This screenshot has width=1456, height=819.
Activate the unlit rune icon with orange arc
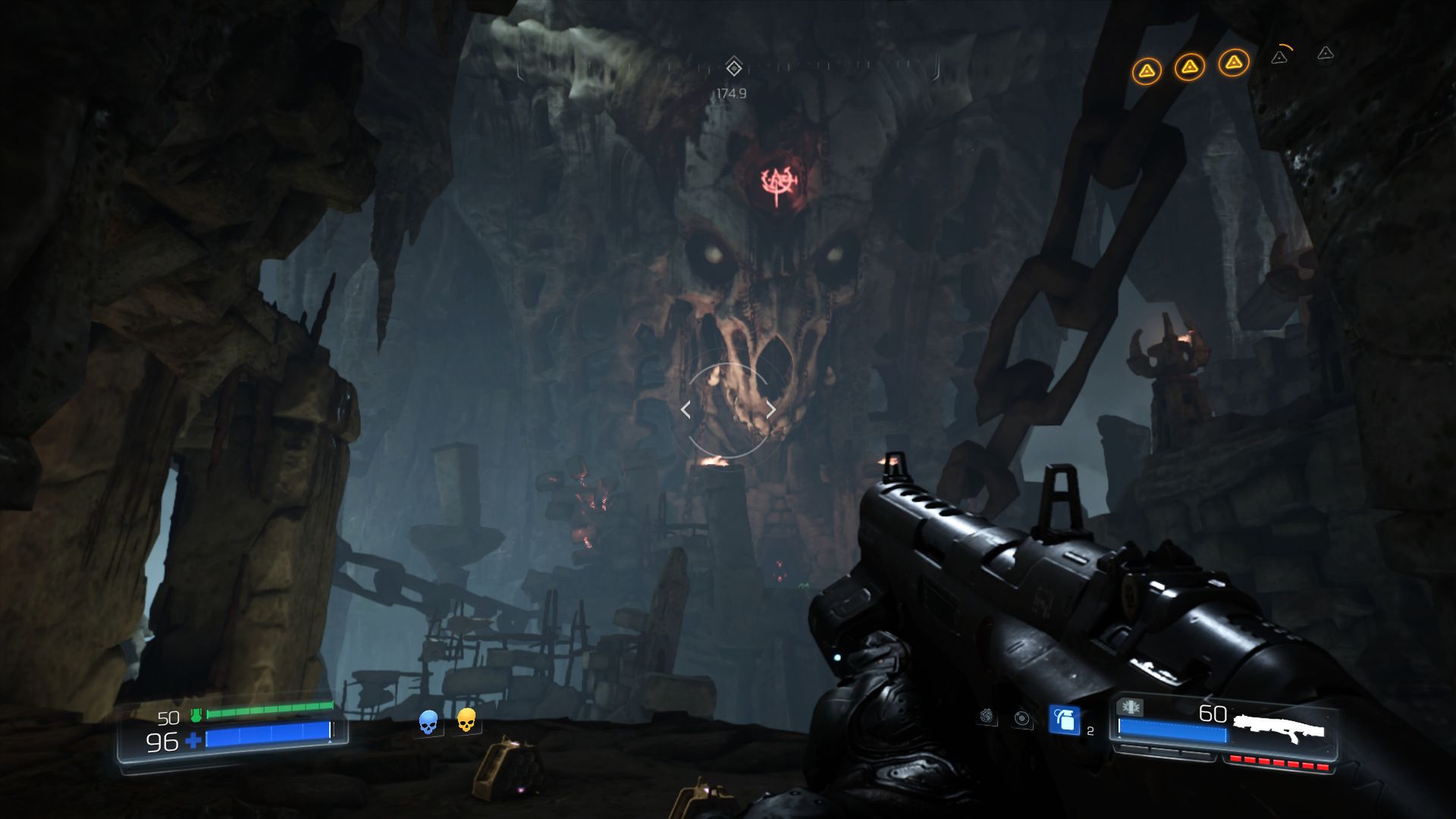(1280, 58)
